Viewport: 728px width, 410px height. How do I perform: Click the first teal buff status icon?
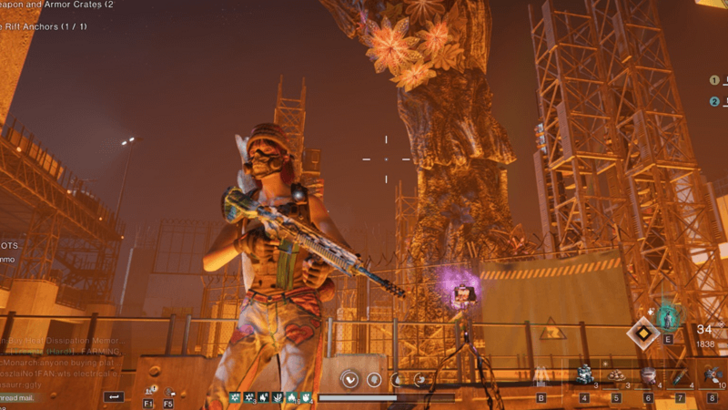click(x=235, y=397)
